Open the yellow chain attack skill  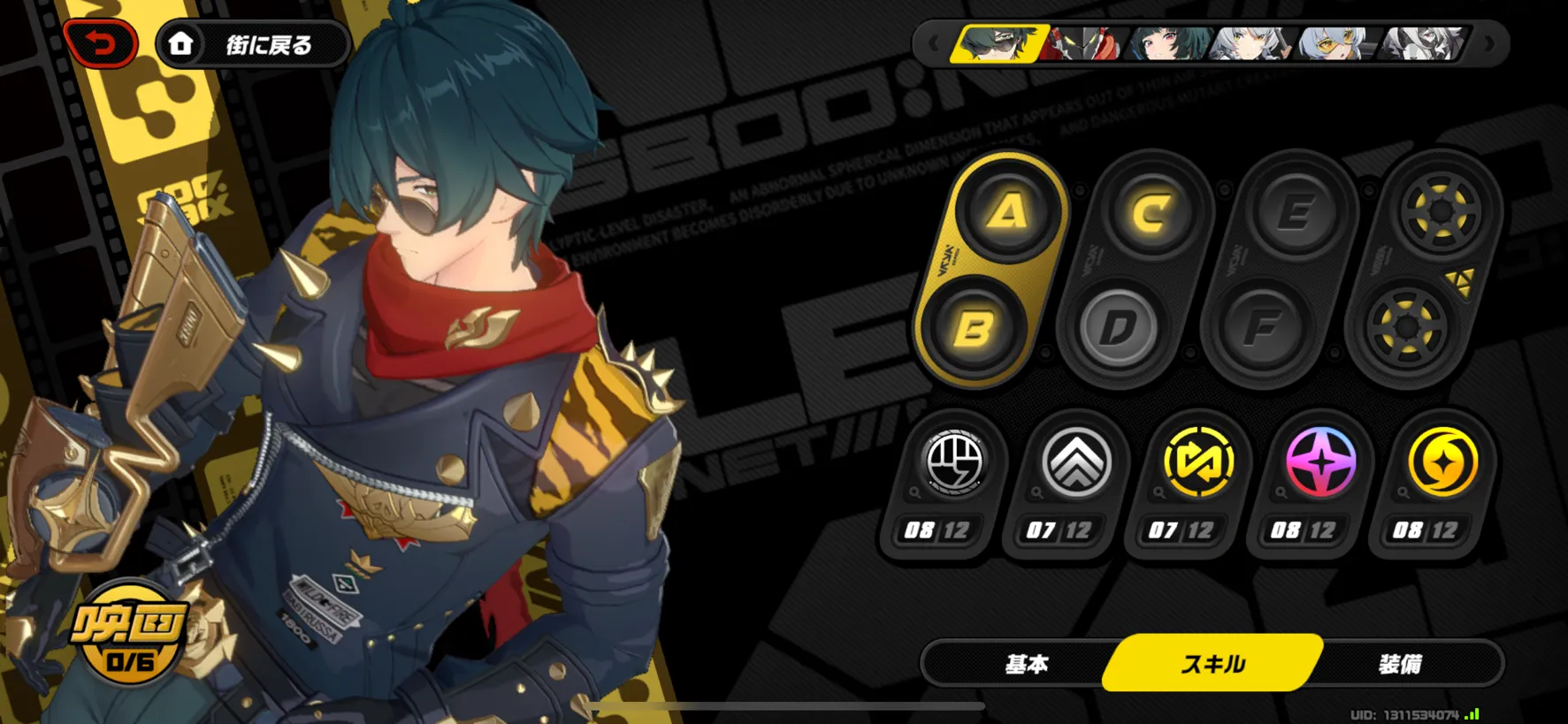point(1442,462)
